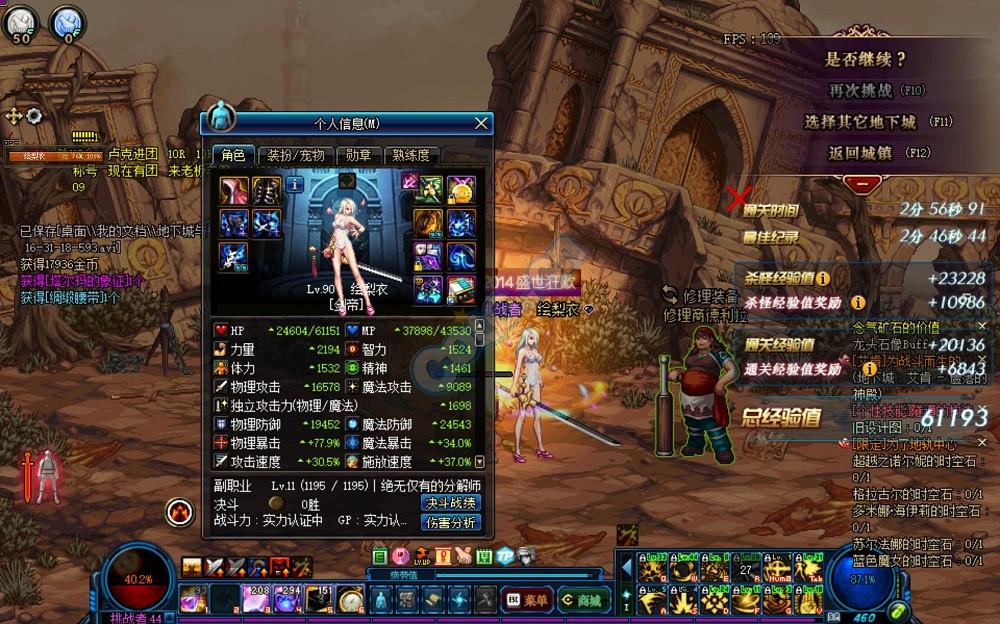Collapse the continue menu with the red minus button
The image size is (1000, 624).
click(860, 184)
